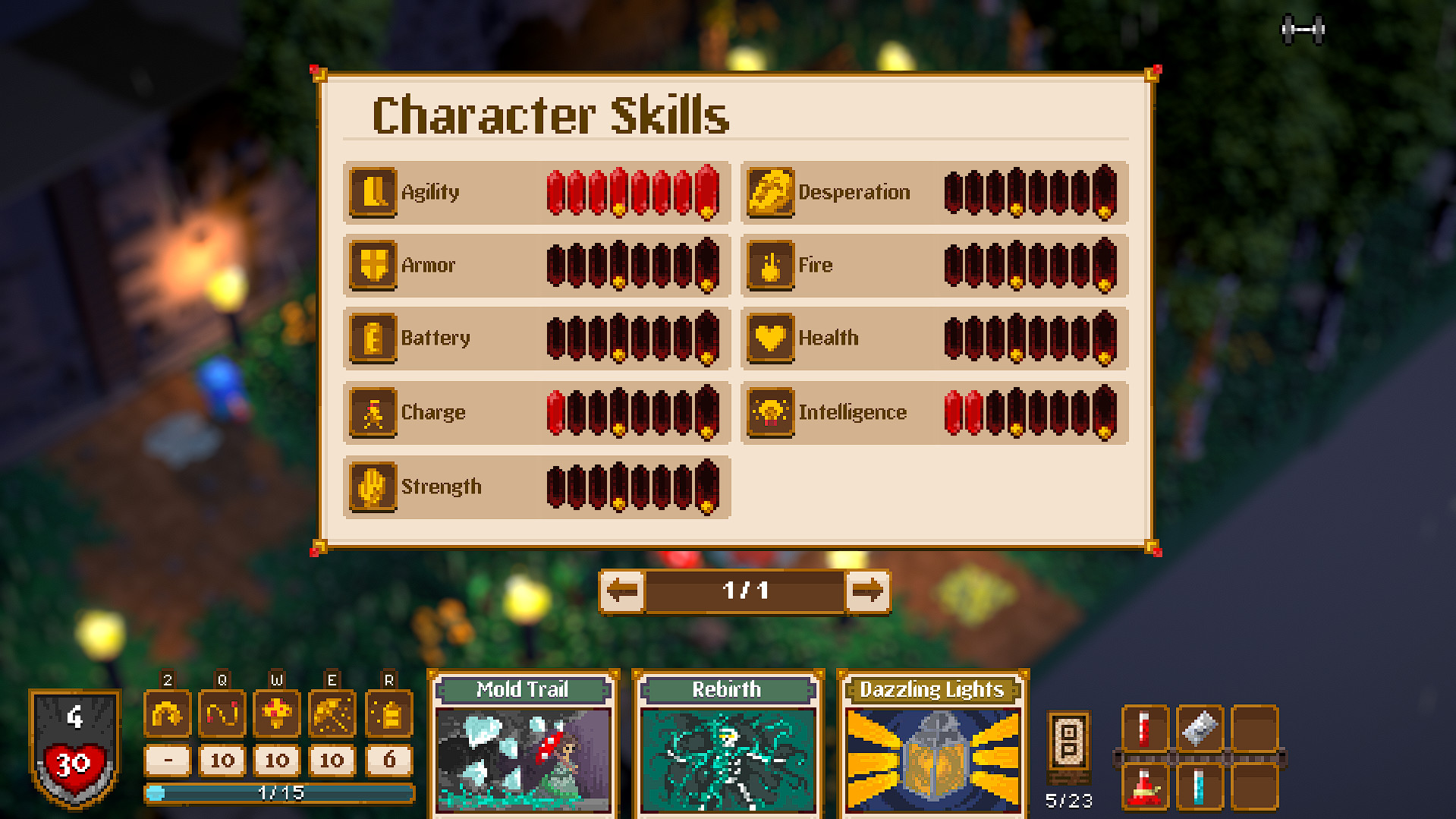
Task: Click the Armor shield icon
Action: (373, 265)
